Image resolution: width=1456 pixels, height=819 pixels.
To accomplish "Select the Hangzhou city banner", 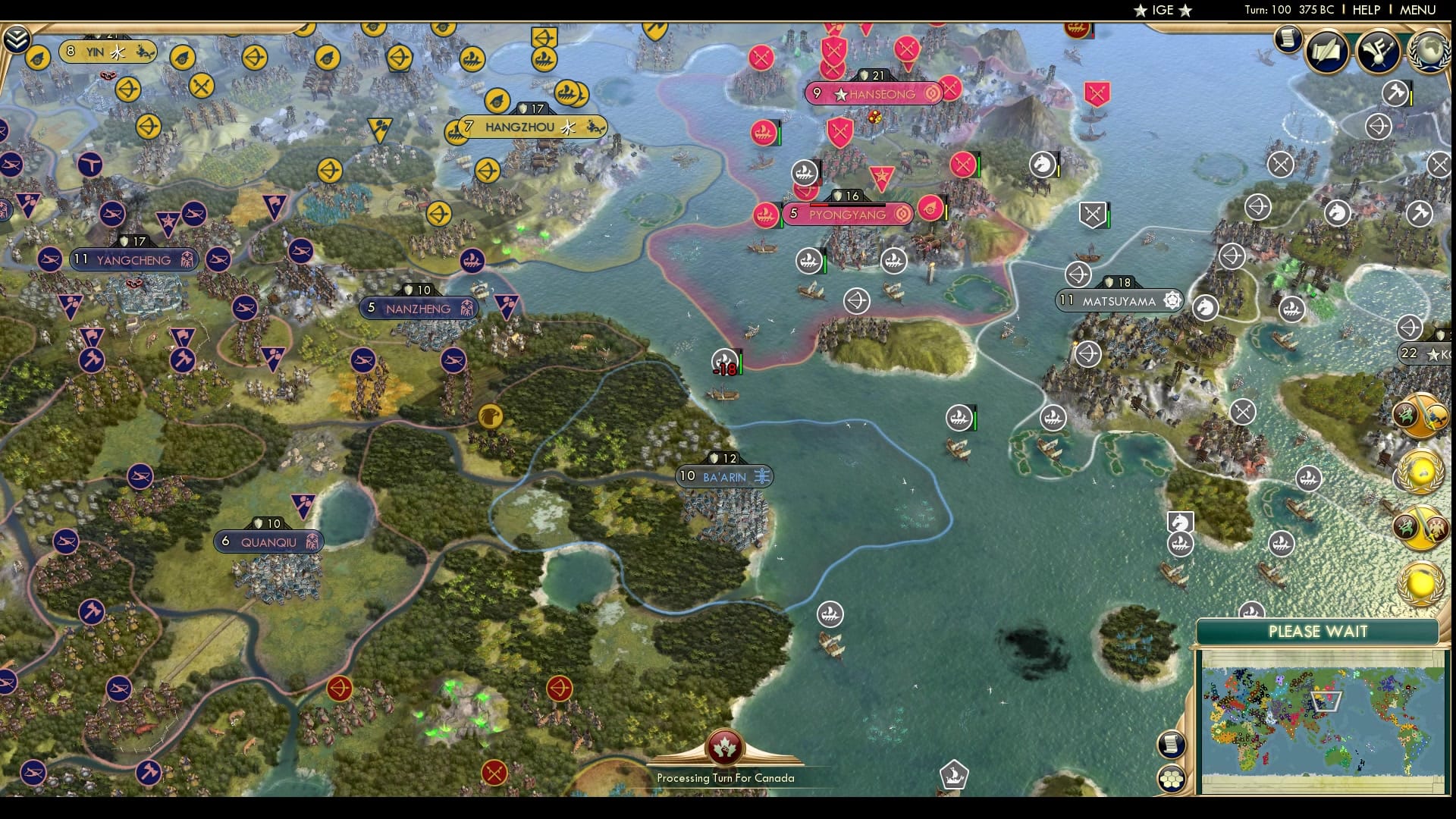I will 529,127.
